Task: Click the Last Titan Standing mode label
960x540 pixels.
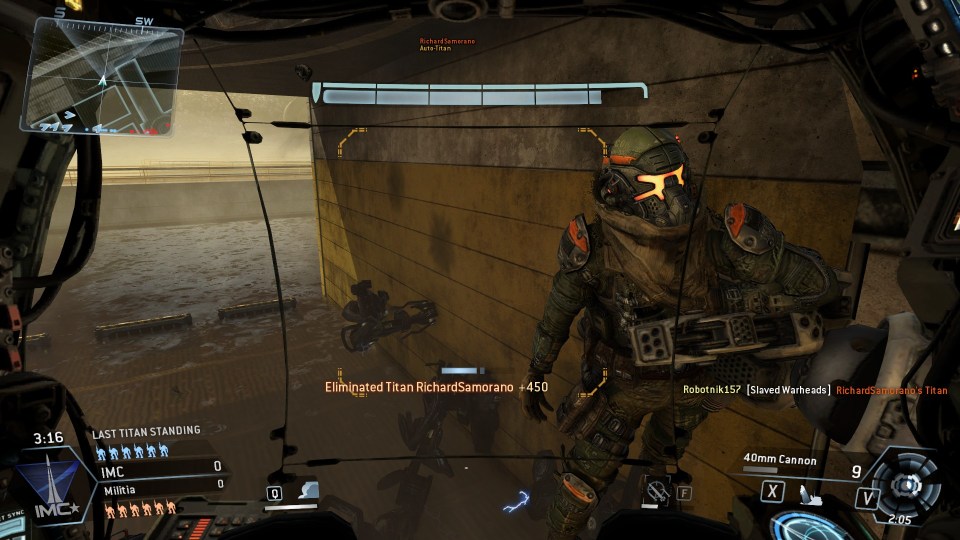Action: tap(146, 431)
